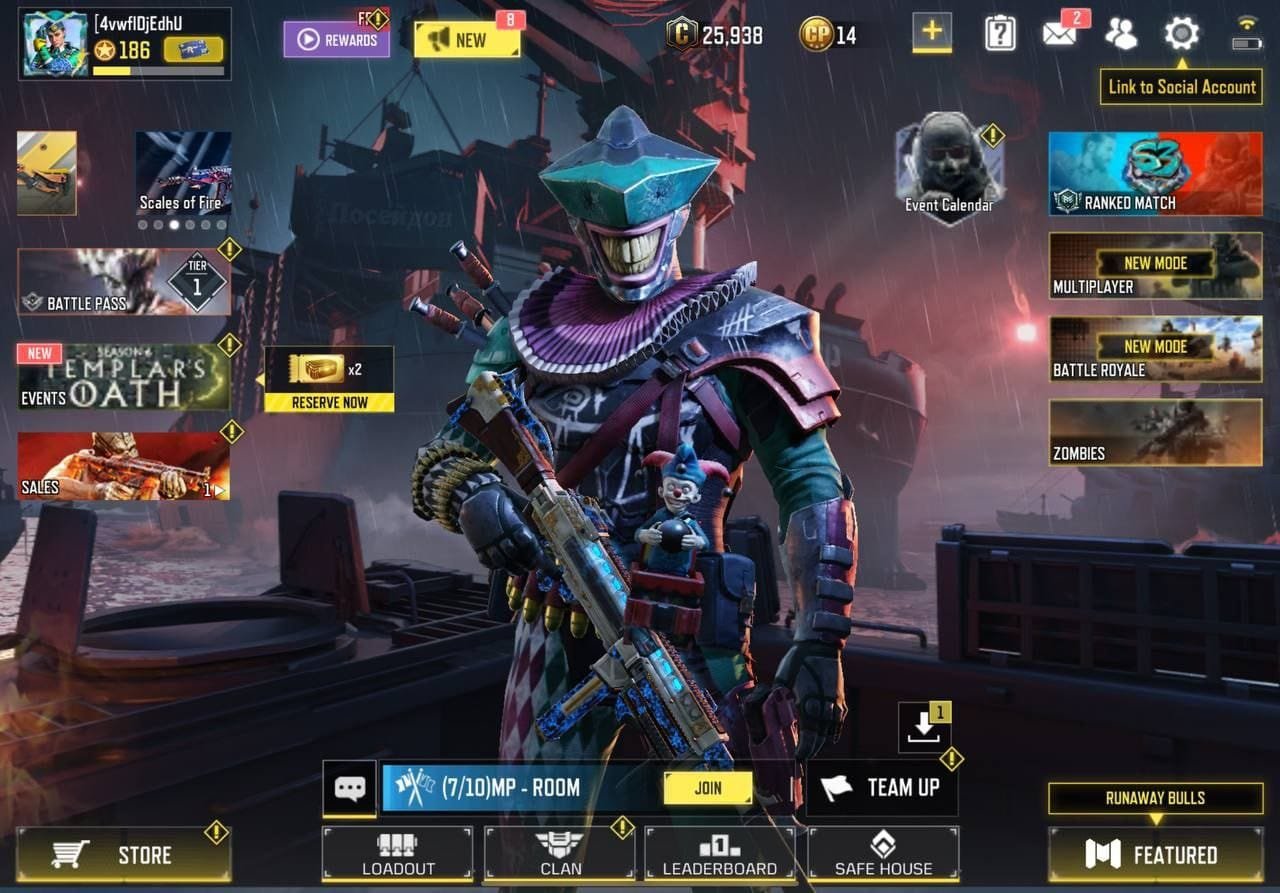This screenshot has height=893, width=1280.
Task: Open the Store
Action: pos(123,855)
